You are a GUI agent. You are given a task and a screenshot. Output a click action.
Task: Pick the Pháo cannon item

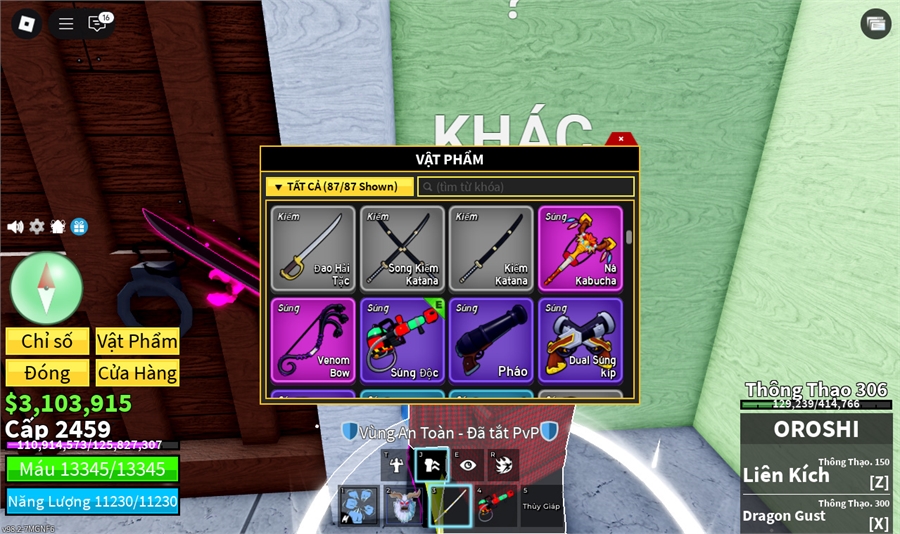pos(490,340)
